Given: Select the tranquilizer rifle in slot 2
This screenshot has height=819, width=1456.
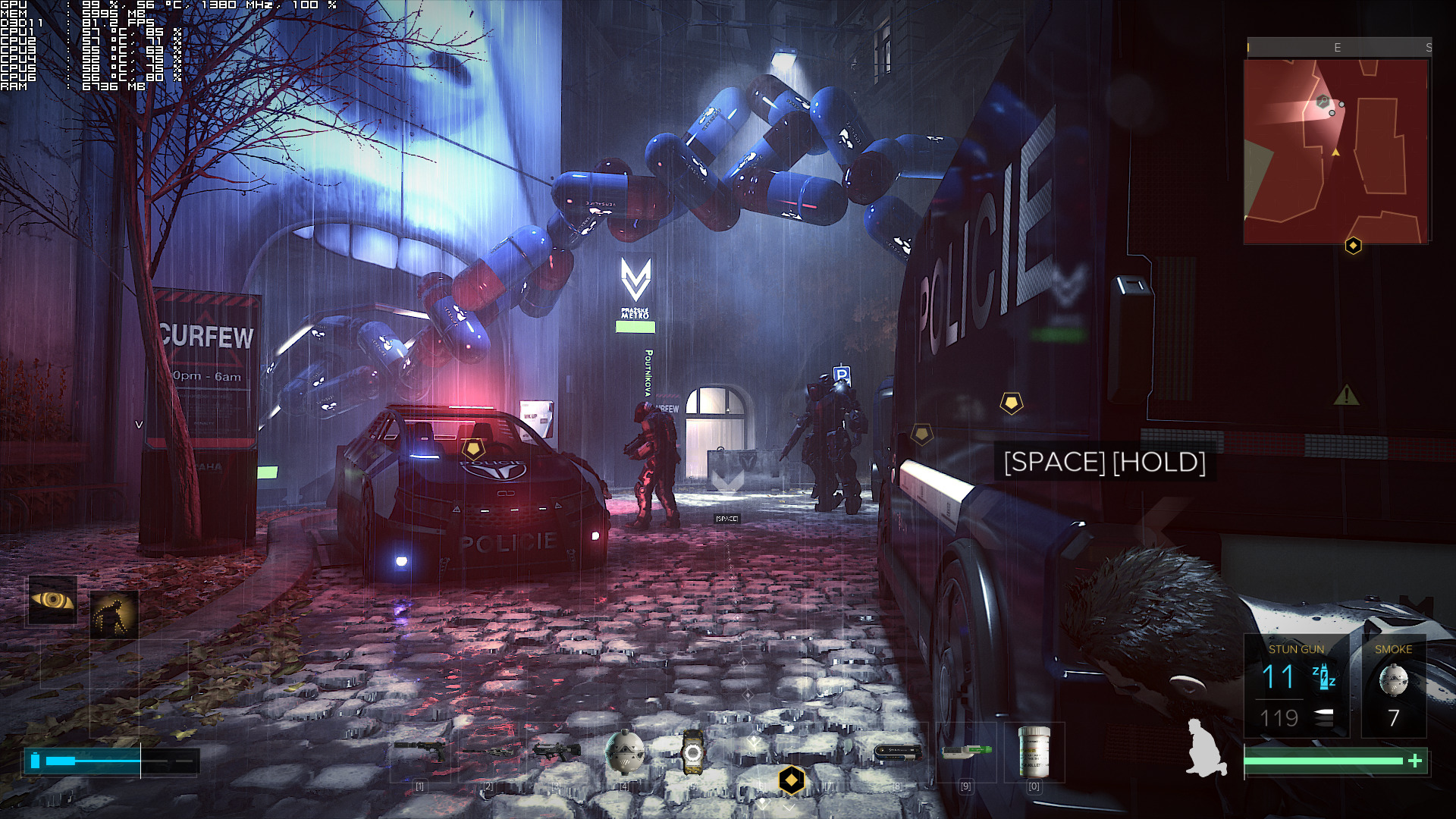Looking at the screenshot, I should 488,749.
